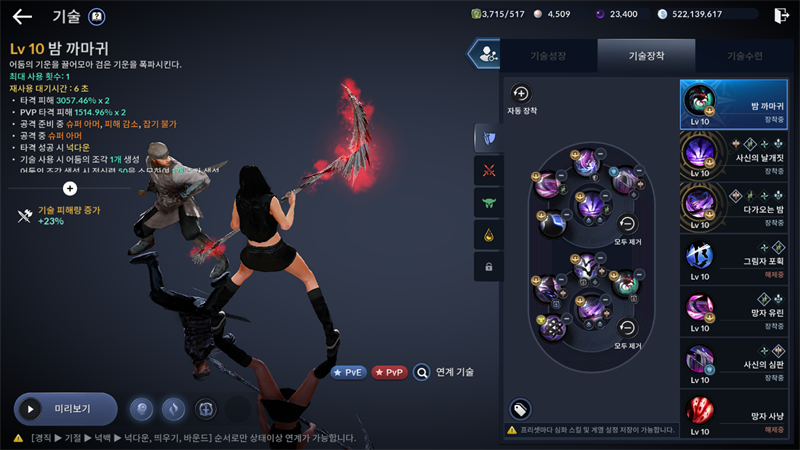
Task: Select the 기술장착 tab
Action: tap(646, 56)
